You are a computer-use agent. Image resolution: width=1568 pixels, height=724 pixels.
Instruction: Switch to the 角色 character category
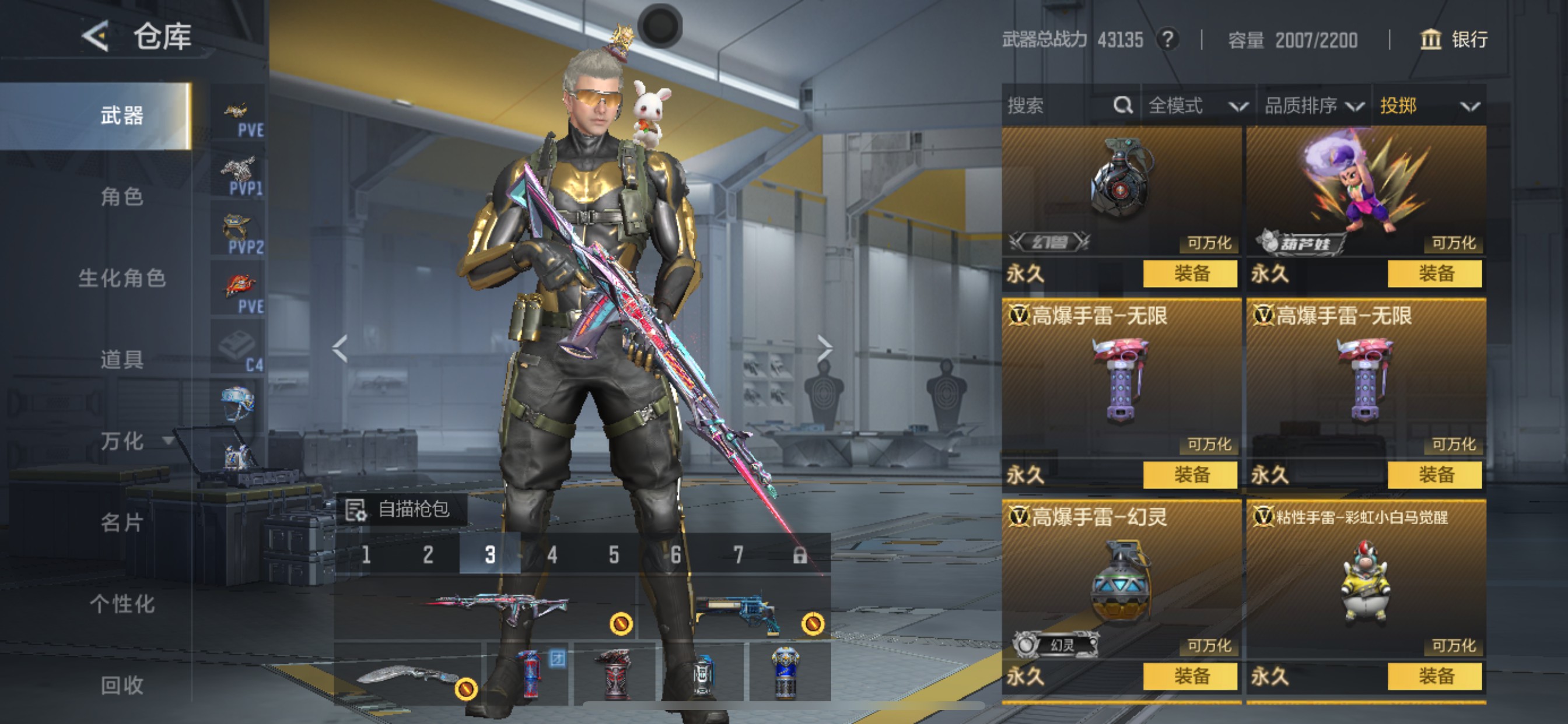tap(122, 196)
